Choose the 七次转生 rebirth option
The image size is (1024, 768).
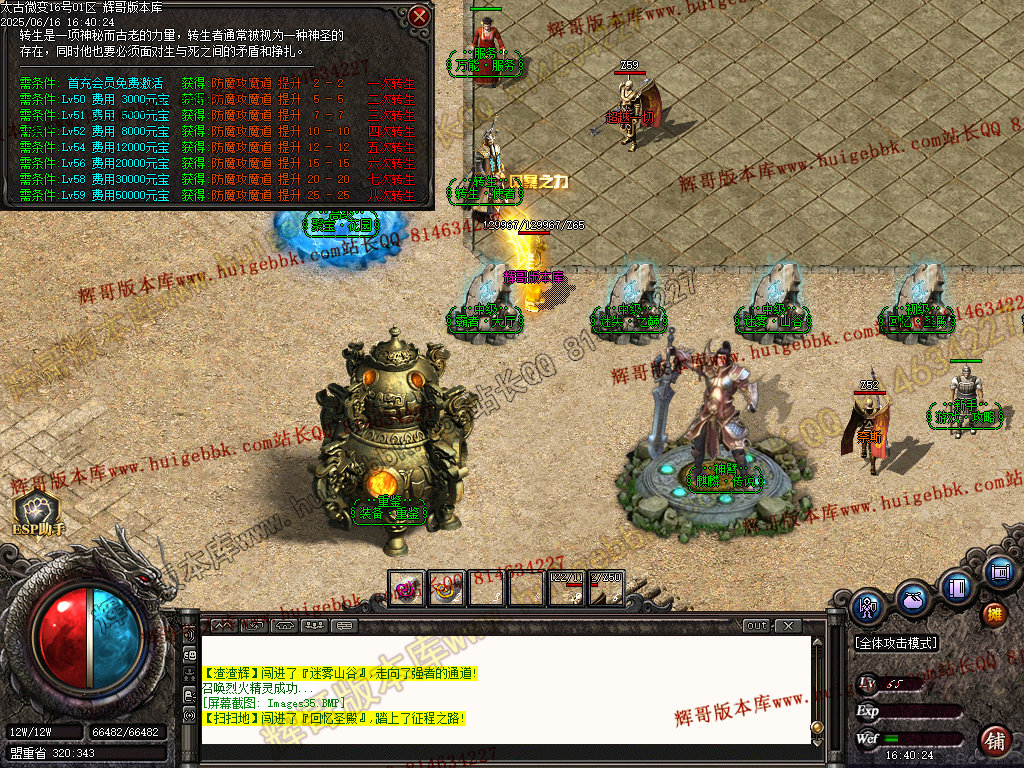391,180
